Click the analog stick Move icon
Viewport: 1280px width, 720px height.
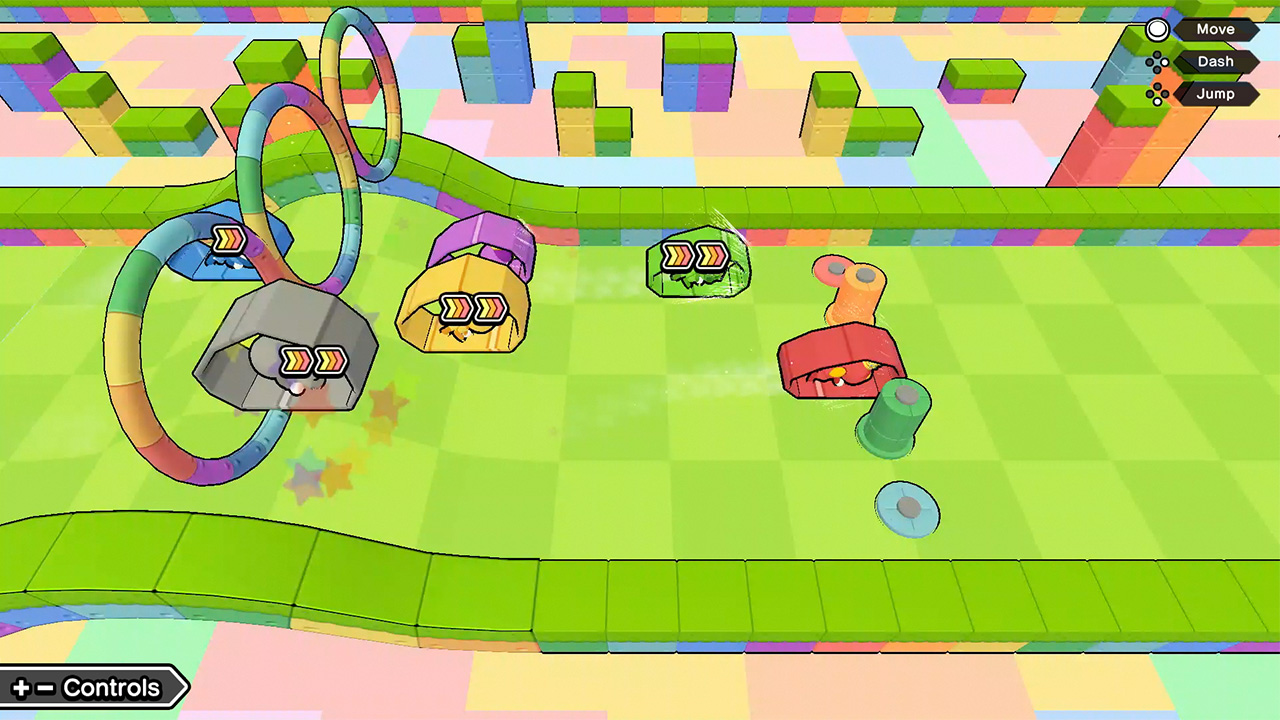(x=1157, y=29)
